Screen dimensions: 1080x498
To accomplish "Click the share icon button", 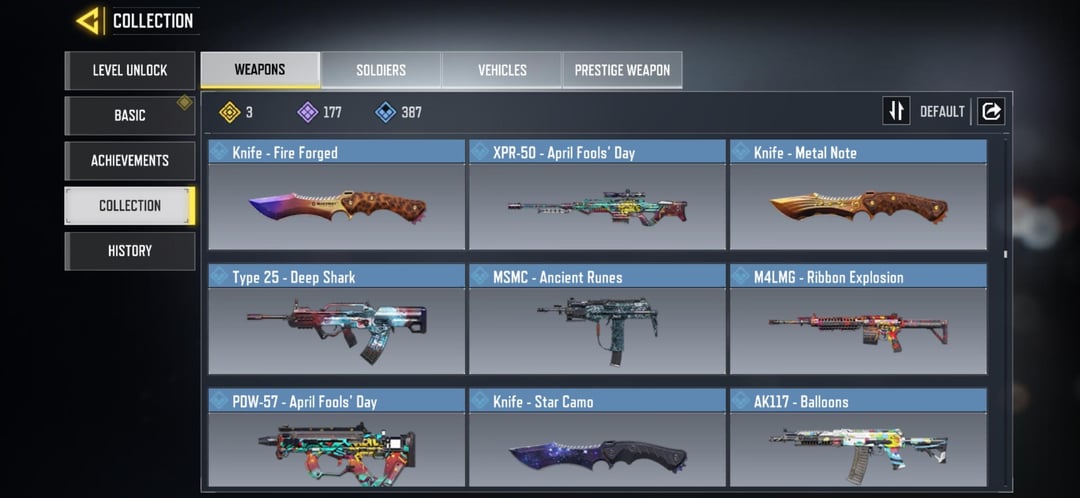I will [991, 111].
